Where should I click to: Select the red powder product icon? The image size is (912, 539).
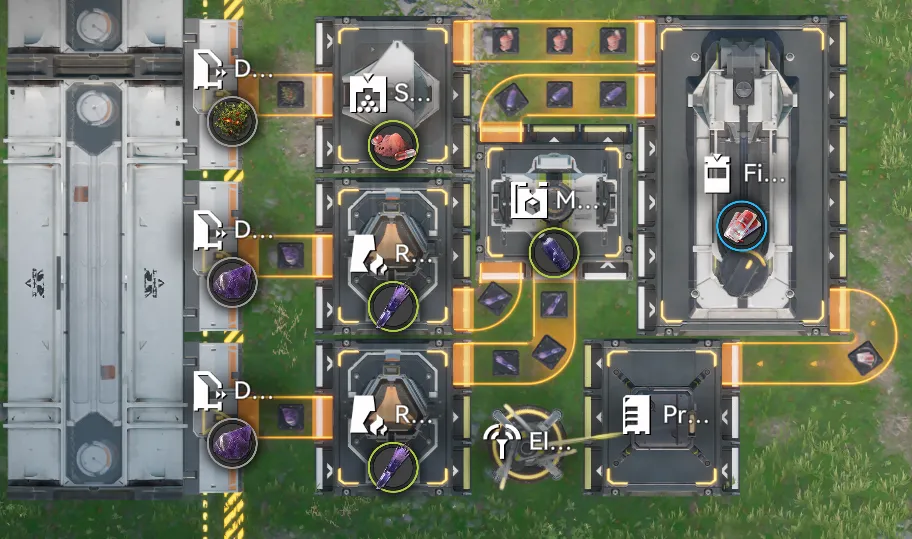click(x=392, y=146)
